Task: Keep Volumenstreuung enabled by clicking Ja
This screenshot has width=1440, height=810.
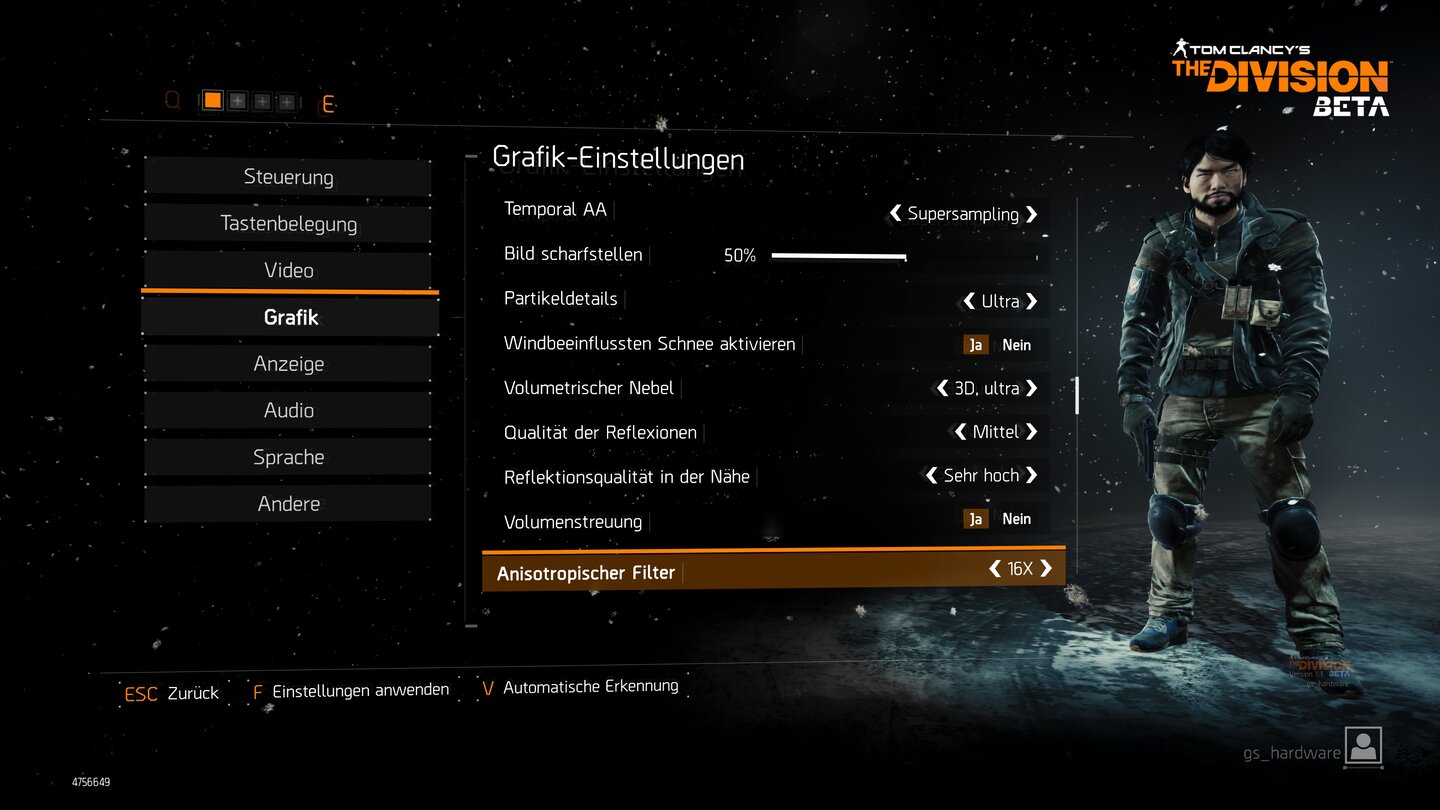Action: click(975, 518)
